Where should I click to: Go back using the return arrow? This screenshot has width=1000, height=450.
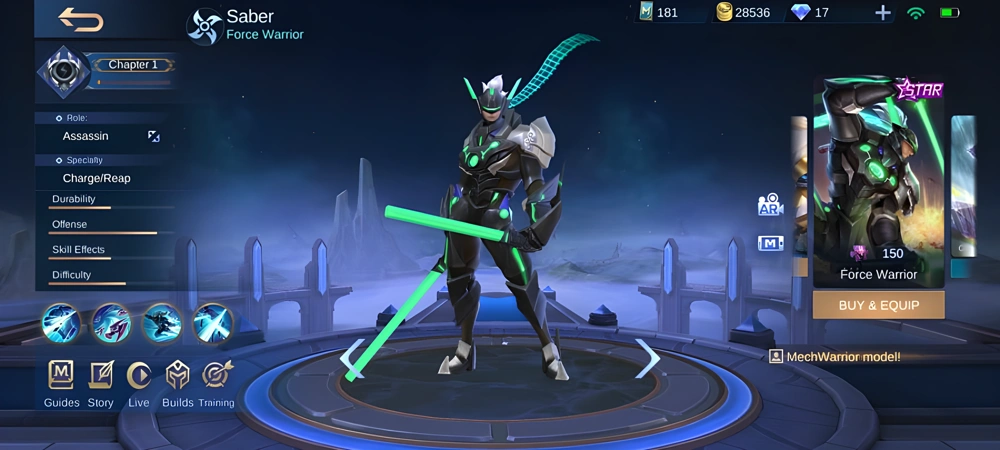(80, 18)
